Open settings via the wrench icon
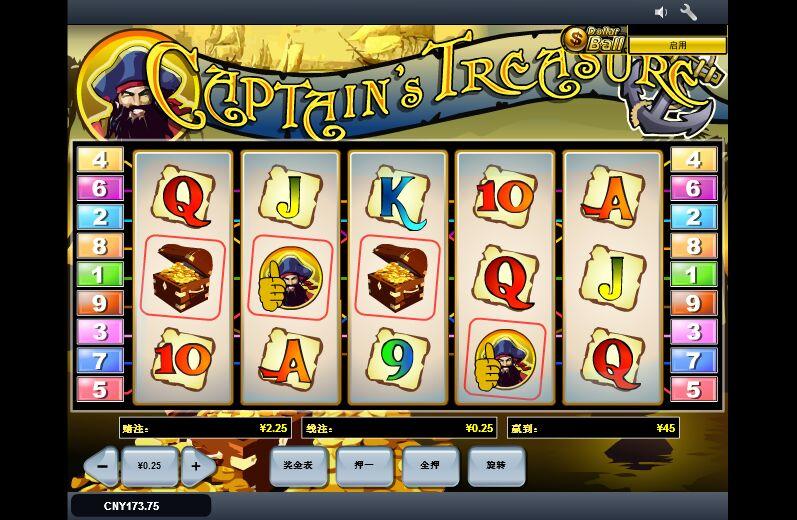Viewport: 797px width, 520px height. pyautogui.click(x=689, y=12)
